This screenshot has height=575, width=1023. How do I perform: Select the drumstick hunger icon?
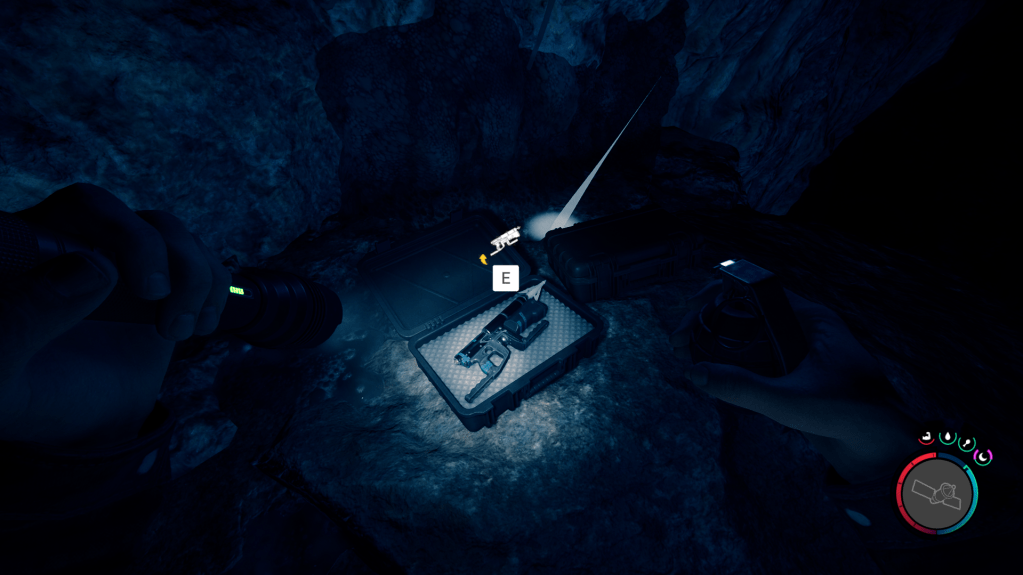[966, 442]
